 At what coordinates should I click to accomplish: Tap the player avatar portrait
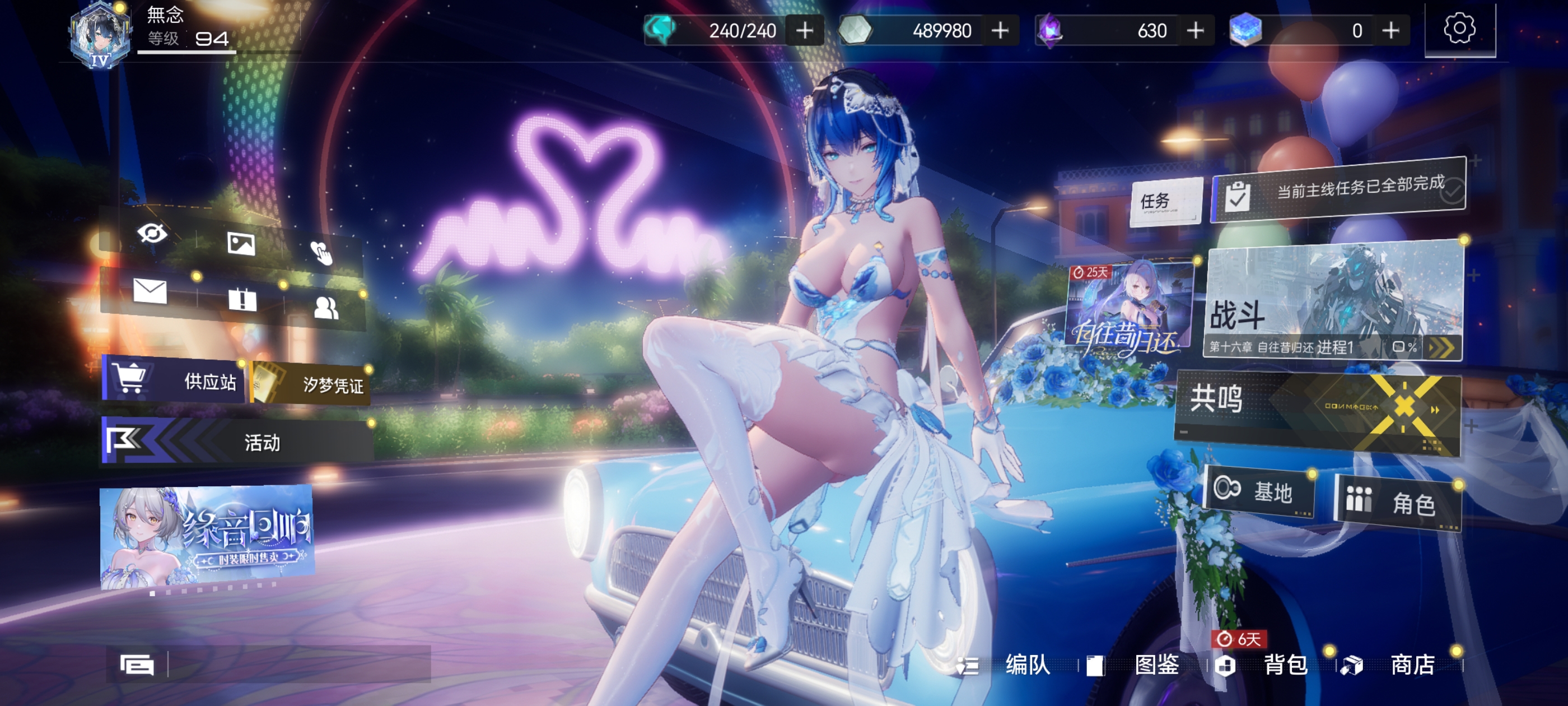[100, 35]
